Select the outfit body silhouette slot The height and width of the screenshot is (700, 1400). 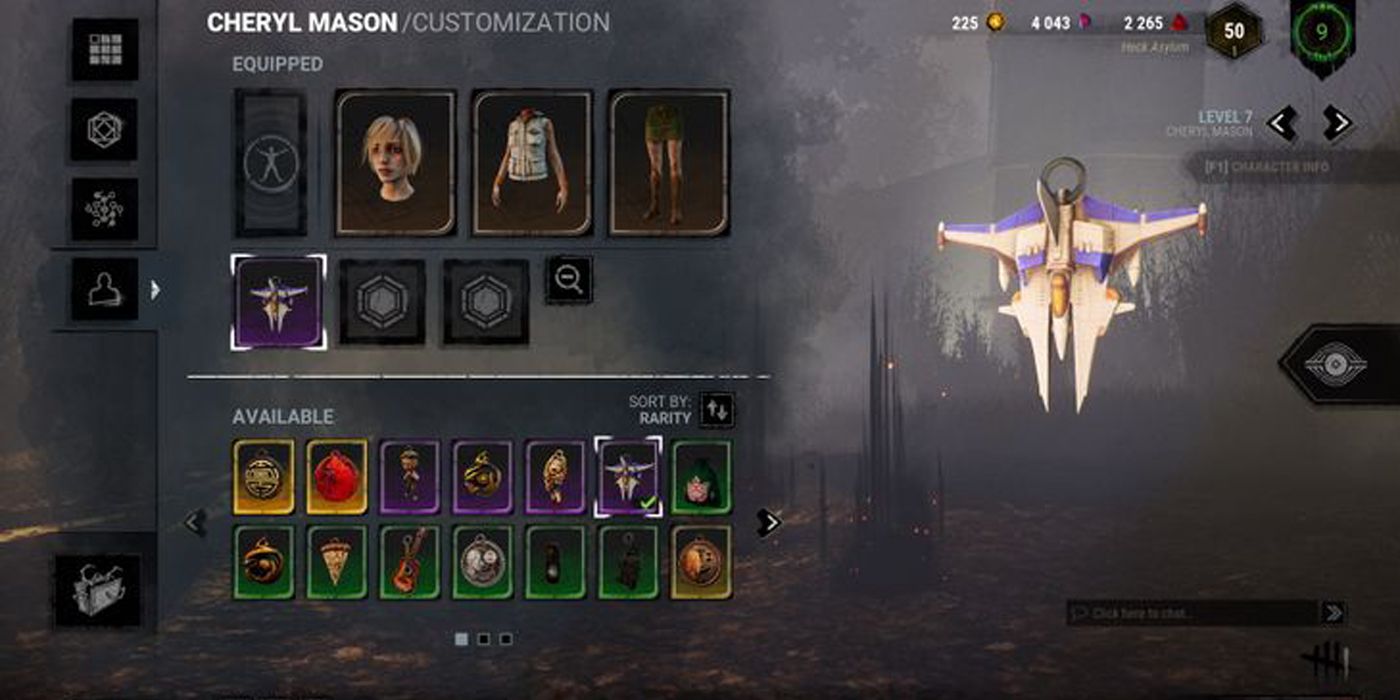click(x=270, y=163)
